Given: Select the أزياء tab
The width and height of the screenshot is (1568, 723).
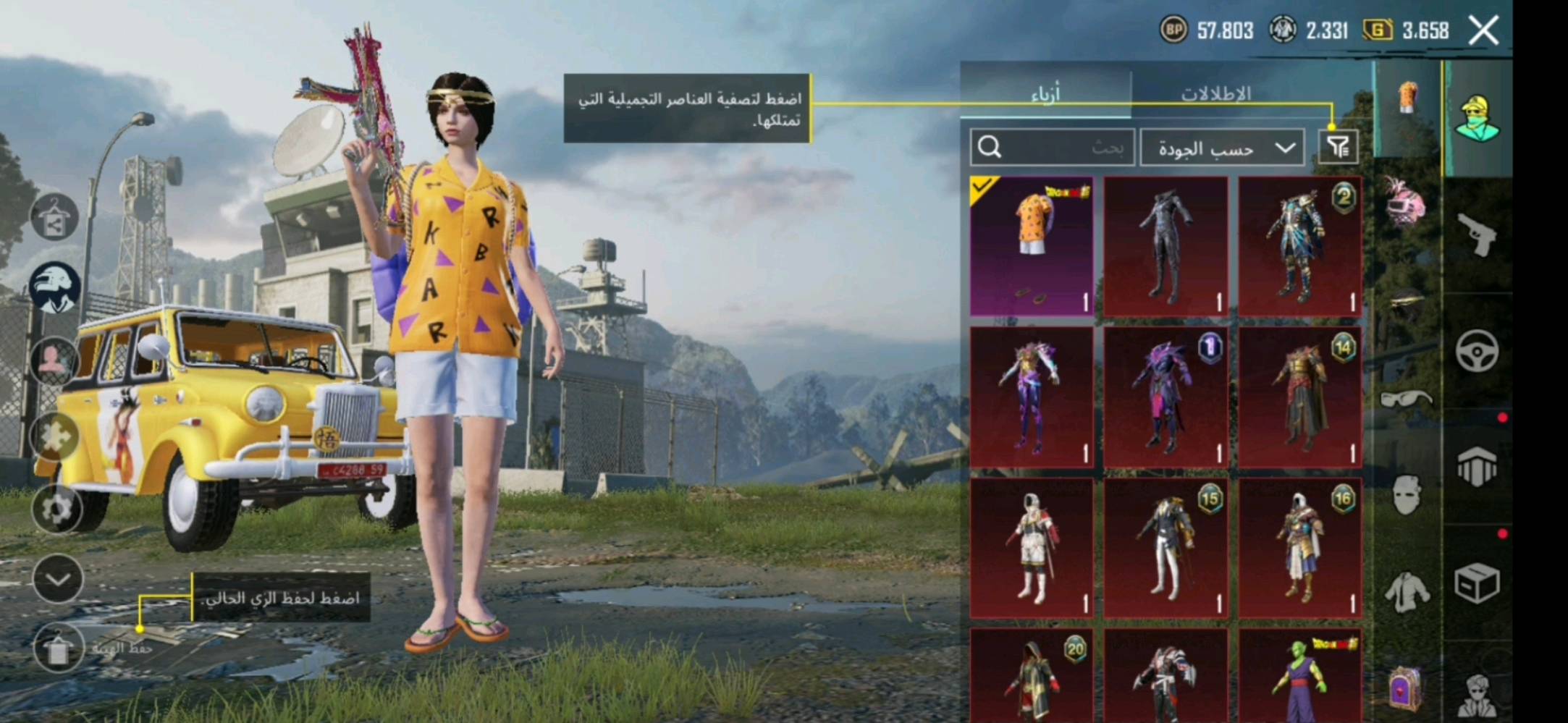Looking at the screenshot, I should point(1046,93).
